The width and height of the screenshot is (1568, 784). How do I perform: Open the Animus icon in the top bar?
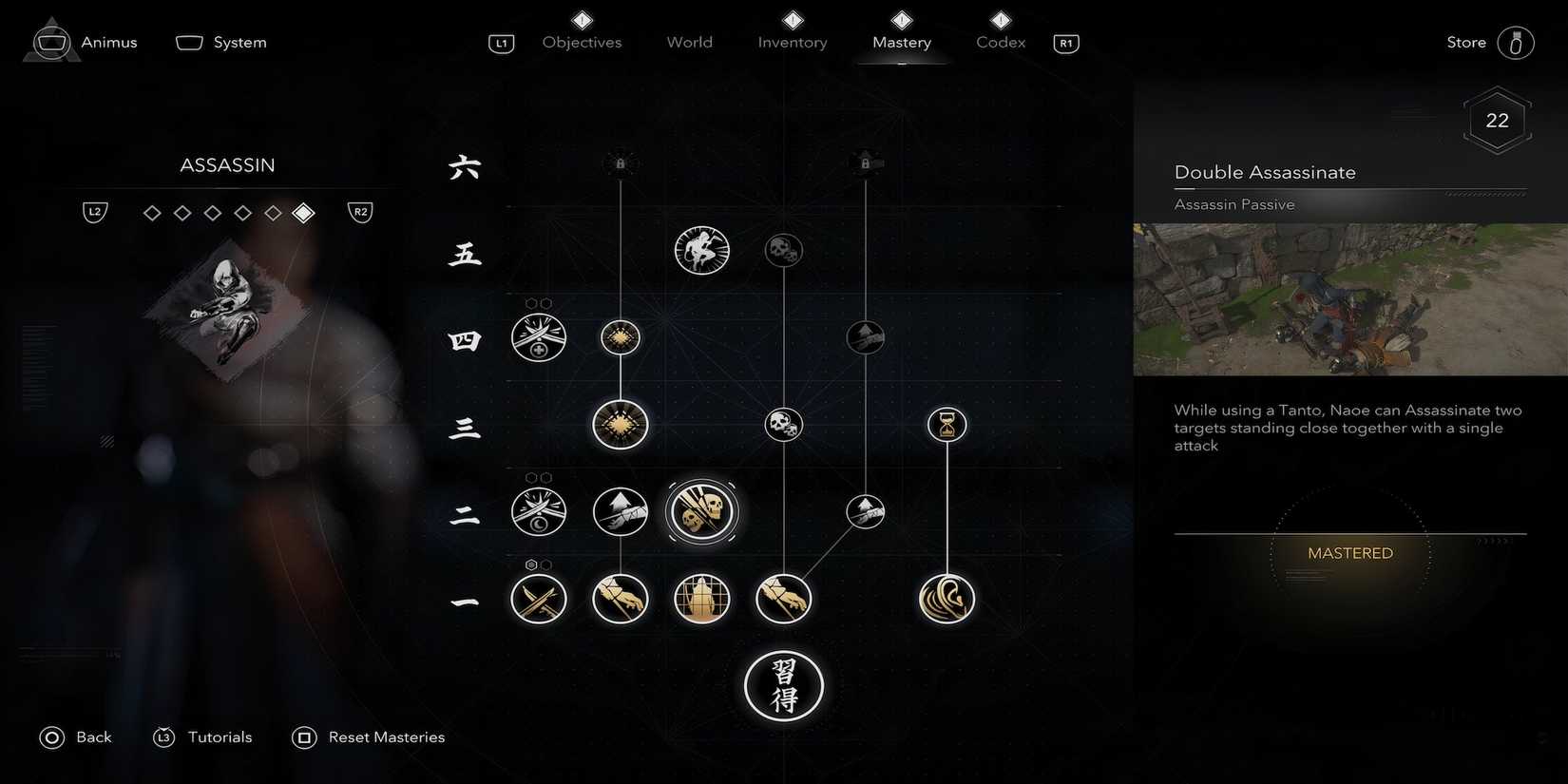coord(51,42)
